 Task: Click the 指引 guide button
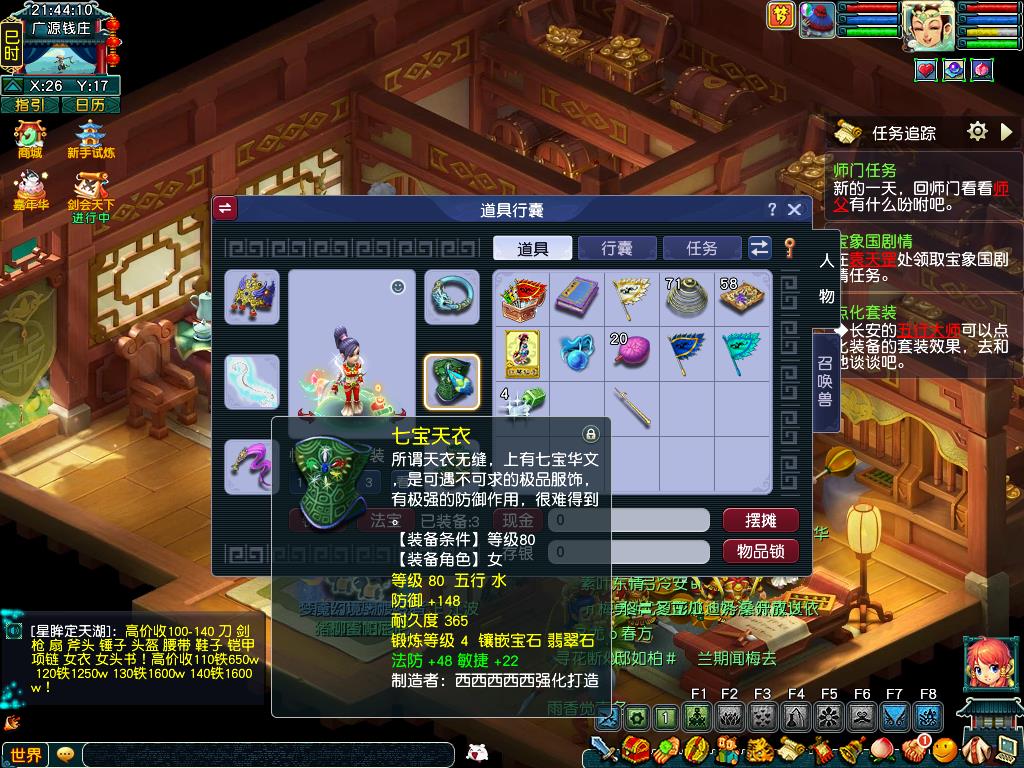click(29, 104)
